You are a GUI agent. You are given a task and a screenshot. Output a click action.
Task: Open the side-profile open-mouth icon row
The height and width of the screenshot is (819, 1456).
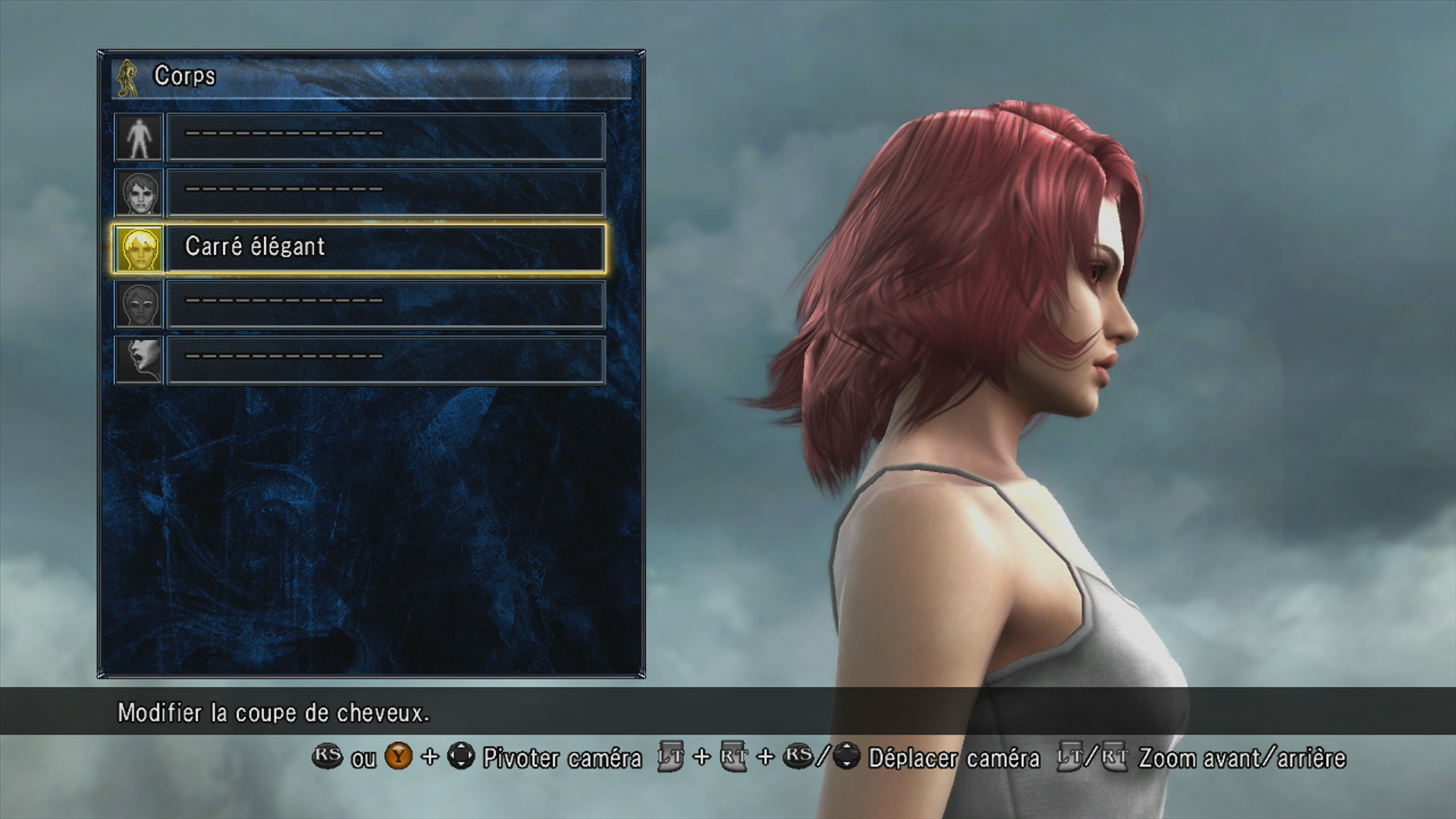385,359
